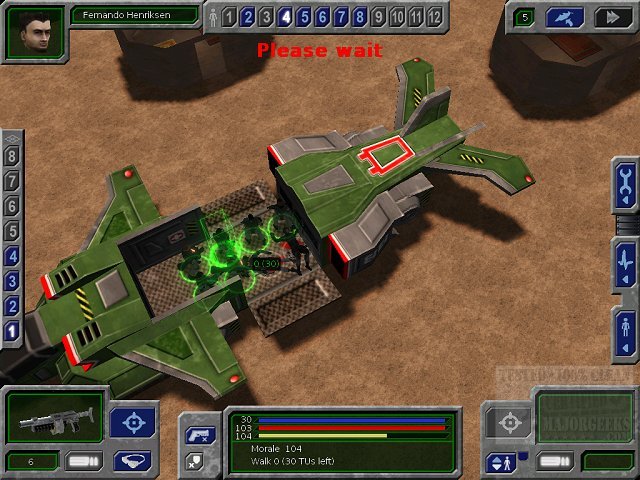Select soldier number 1 in the squad bar
Viewport: 640px width, 480px height.
229,16
